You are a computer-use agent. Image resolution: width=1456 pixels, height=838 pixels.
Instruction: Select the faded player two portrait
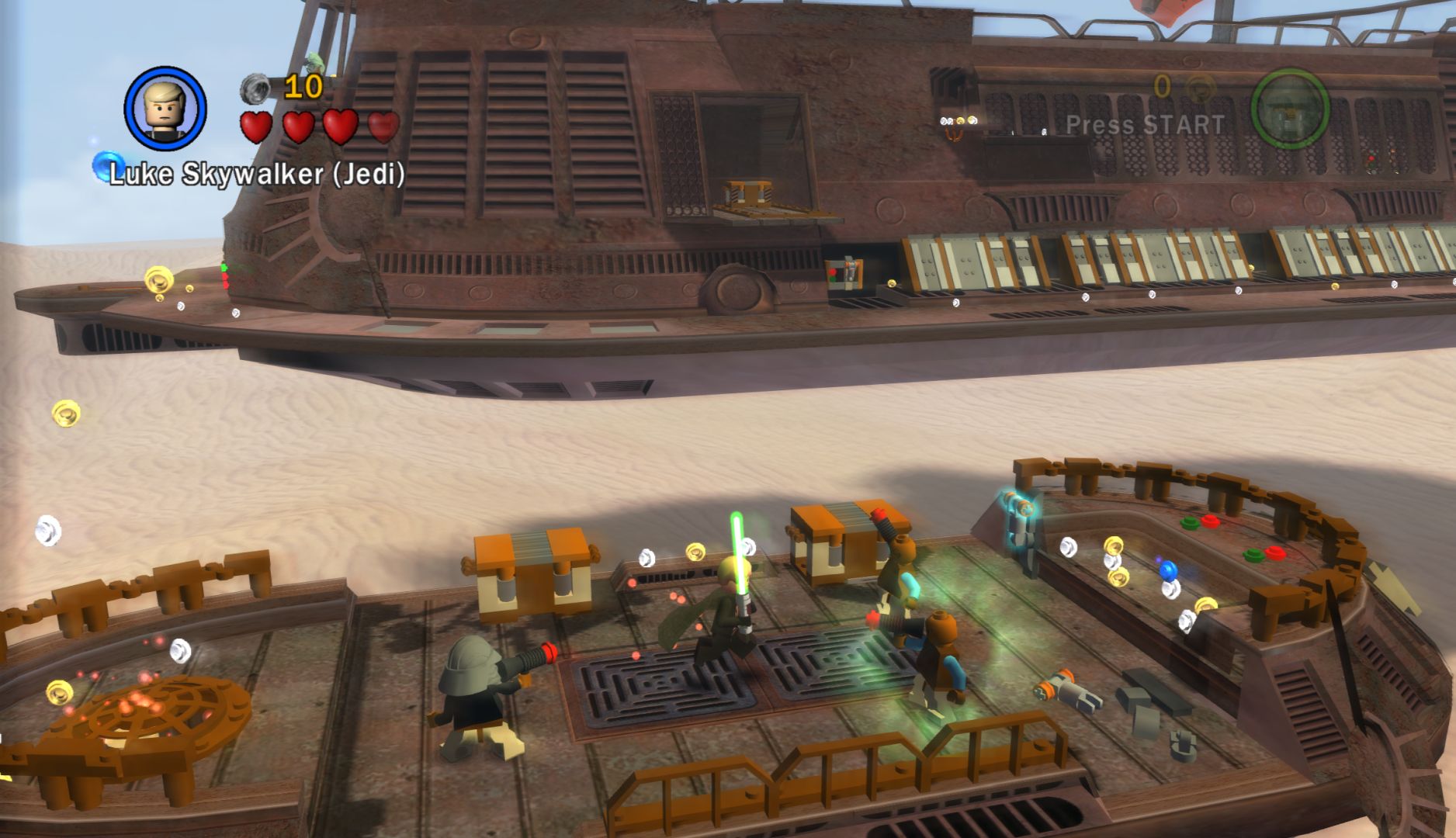(1289, 109)
